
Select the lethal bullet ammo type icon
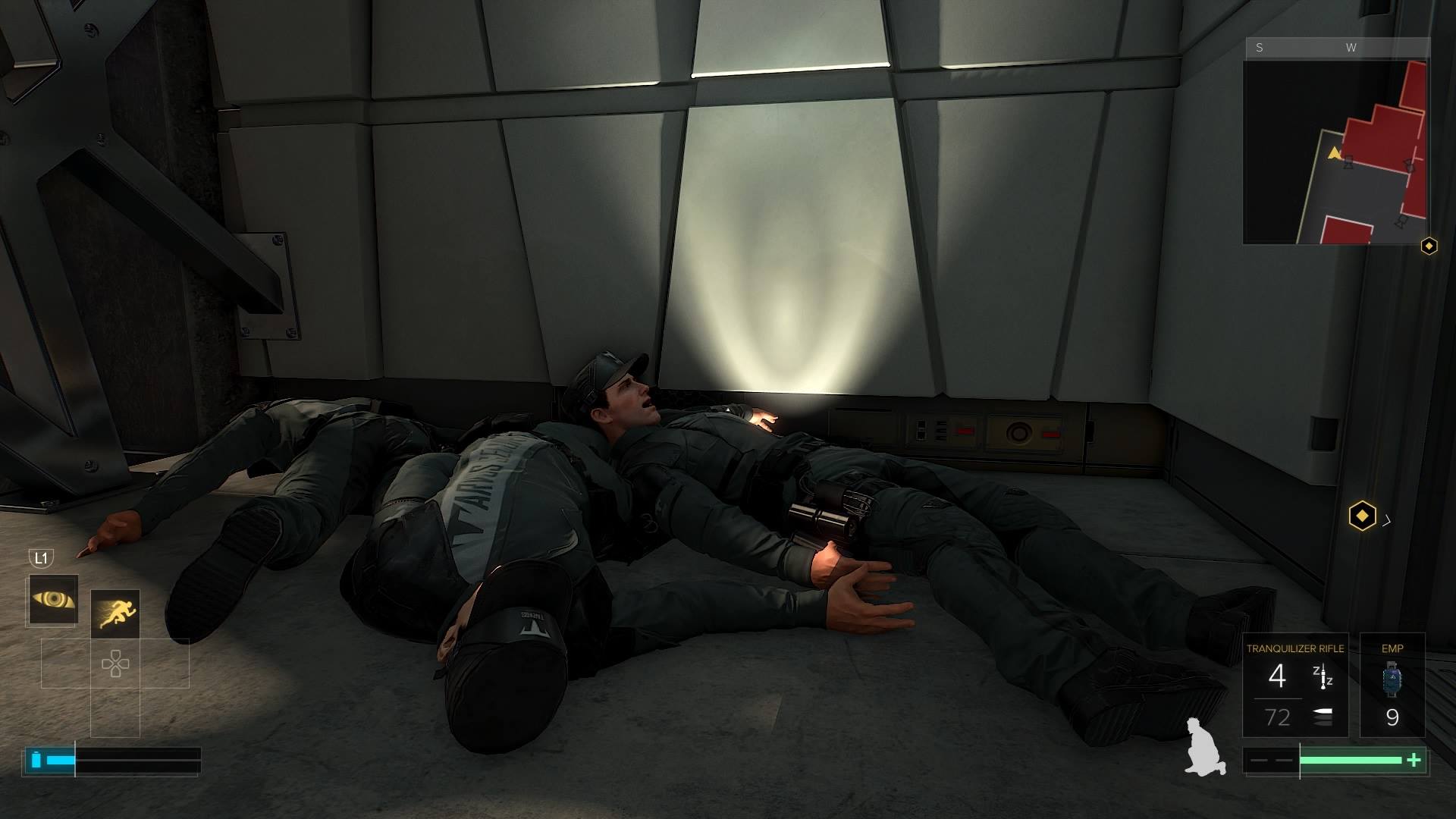point(1323,716)
